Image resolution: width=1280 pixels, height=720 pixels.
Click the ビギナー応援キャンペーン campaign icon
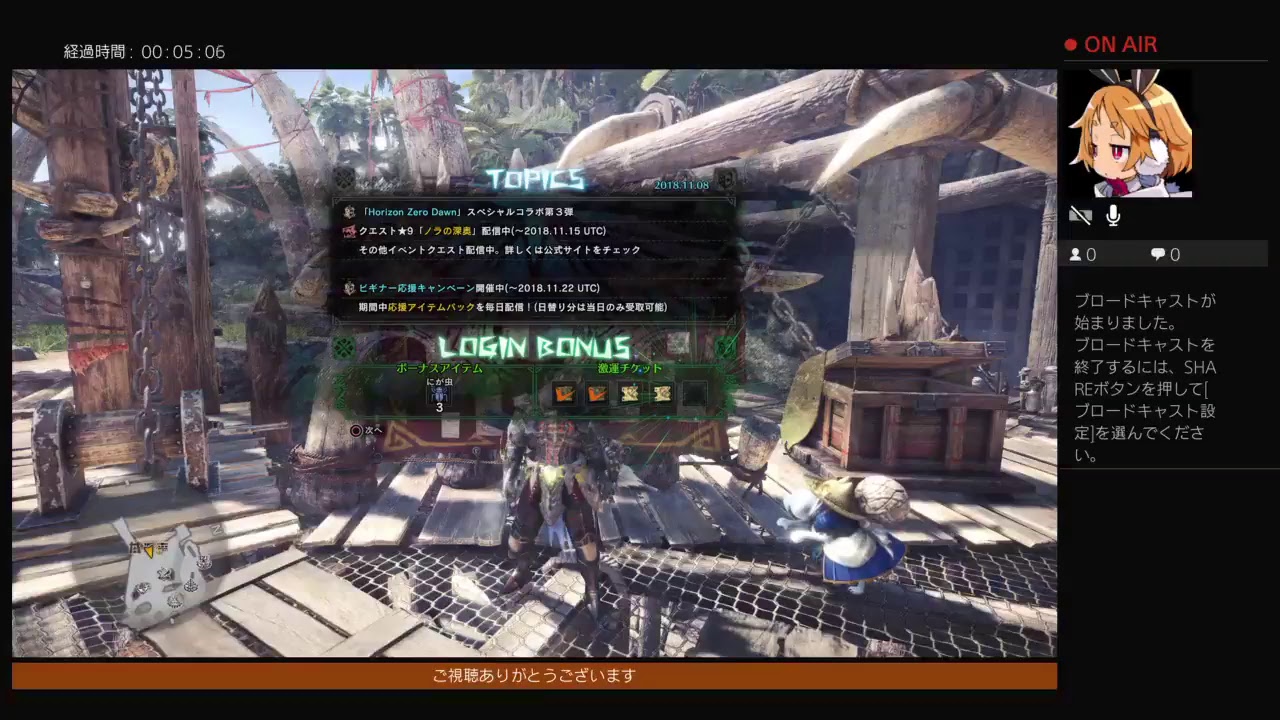pos(348,288)
